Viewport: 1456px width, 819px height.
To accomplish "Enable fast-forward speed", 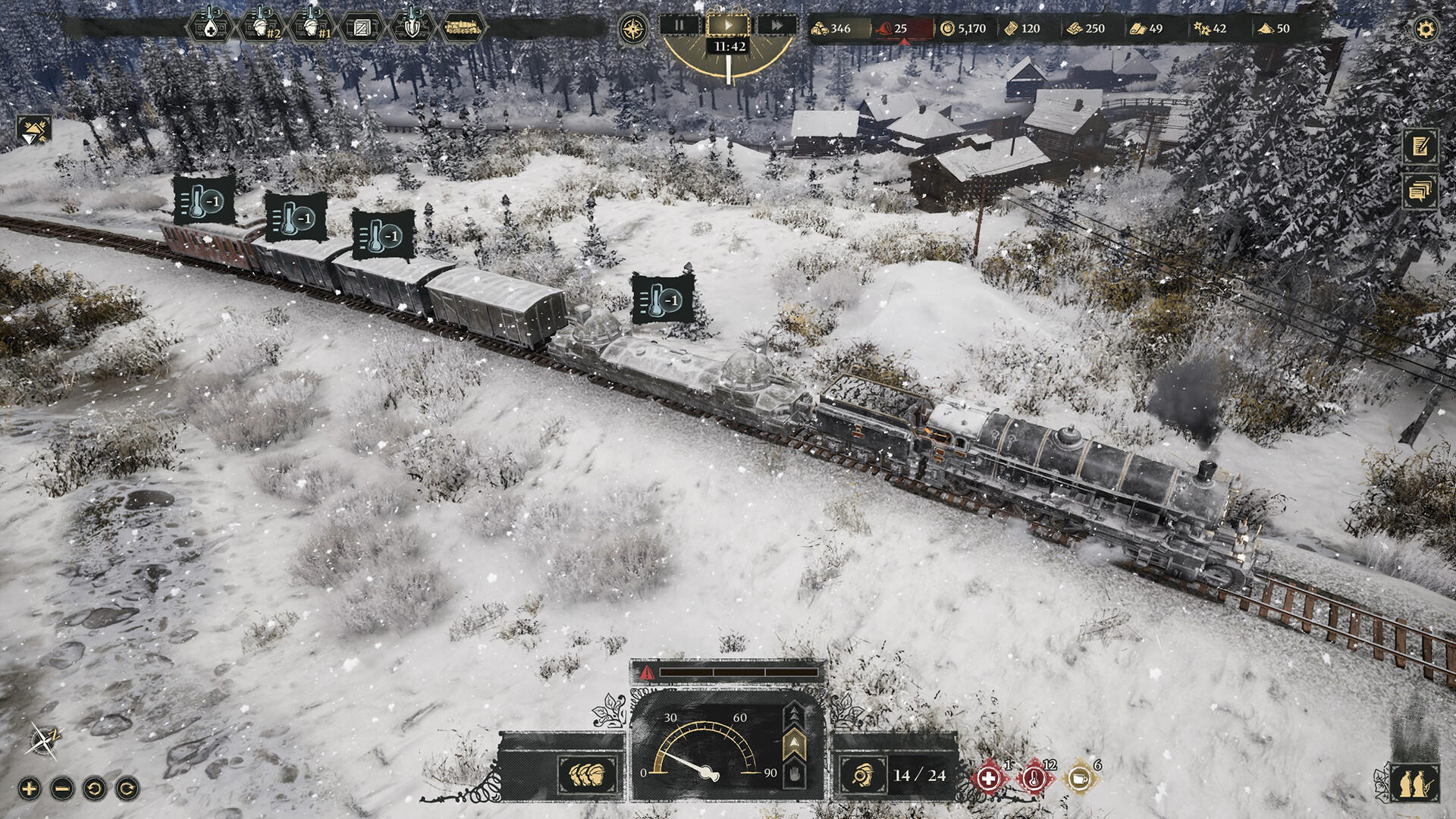I will (775, 25).
